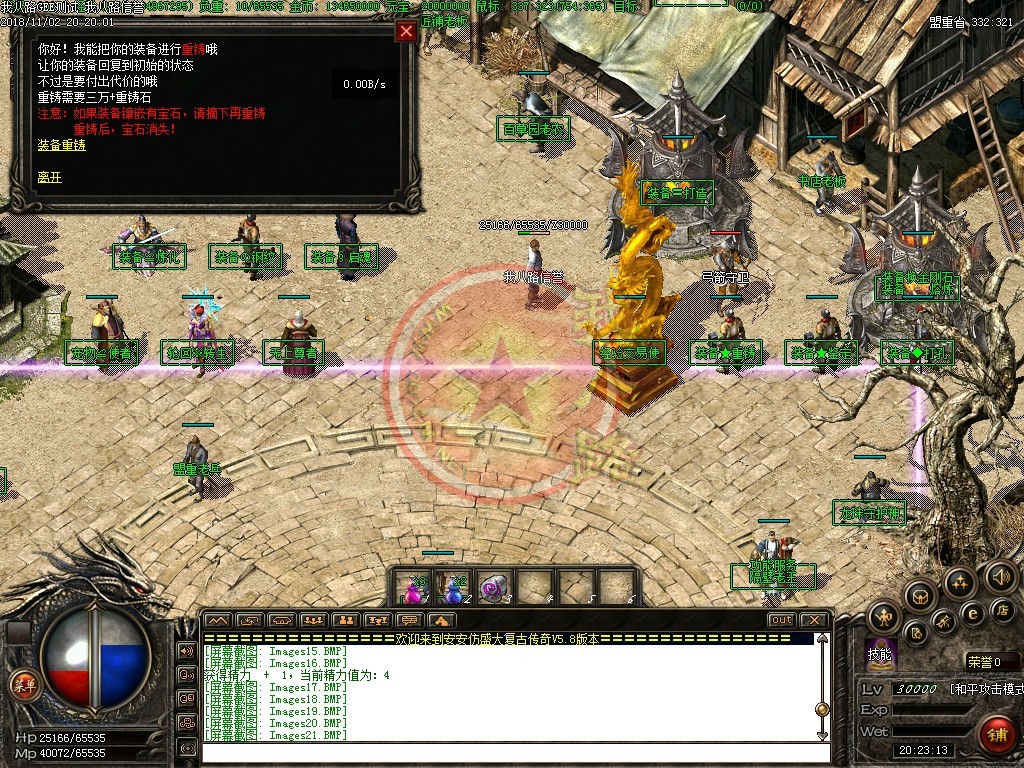Image resolution: width=1024 pixels, height=768 pixels.
Task: Close the reforging dialogue with the red X
Action: (x=406, y=31)
